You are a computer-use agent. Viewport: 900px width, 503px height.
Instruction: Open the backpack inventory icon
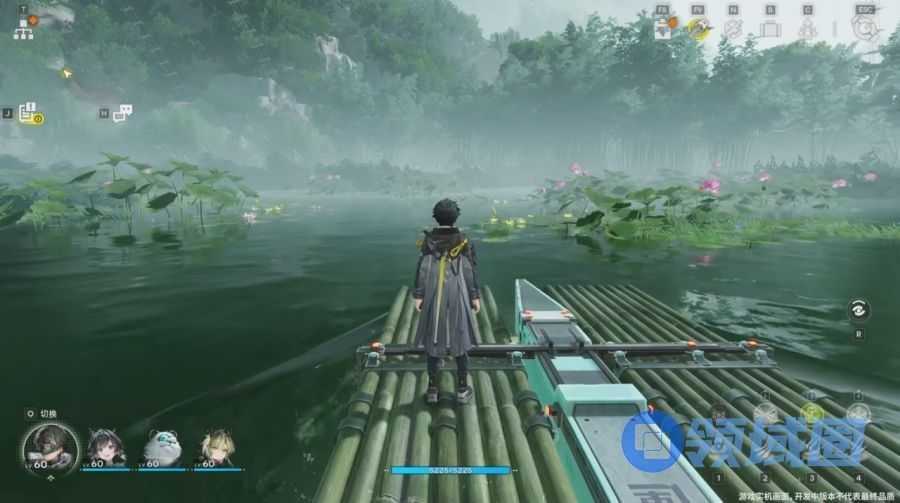[769, 28]
